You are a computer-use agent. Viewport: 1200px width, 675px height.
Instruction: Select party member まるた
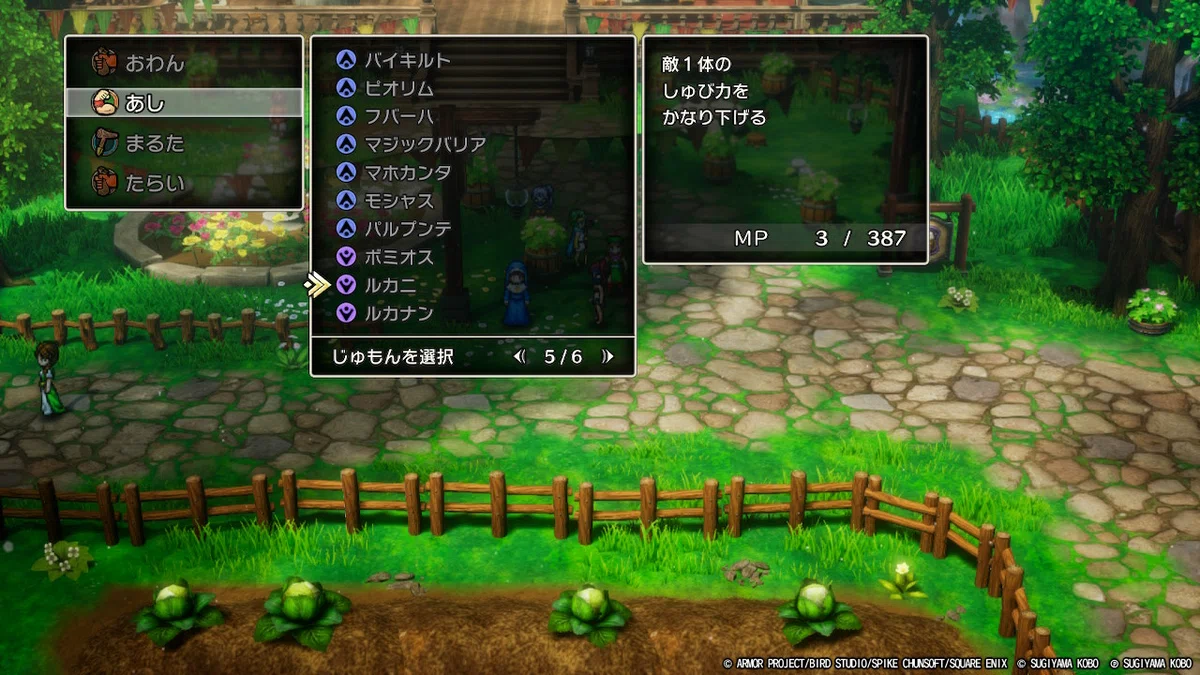point(155,143)
